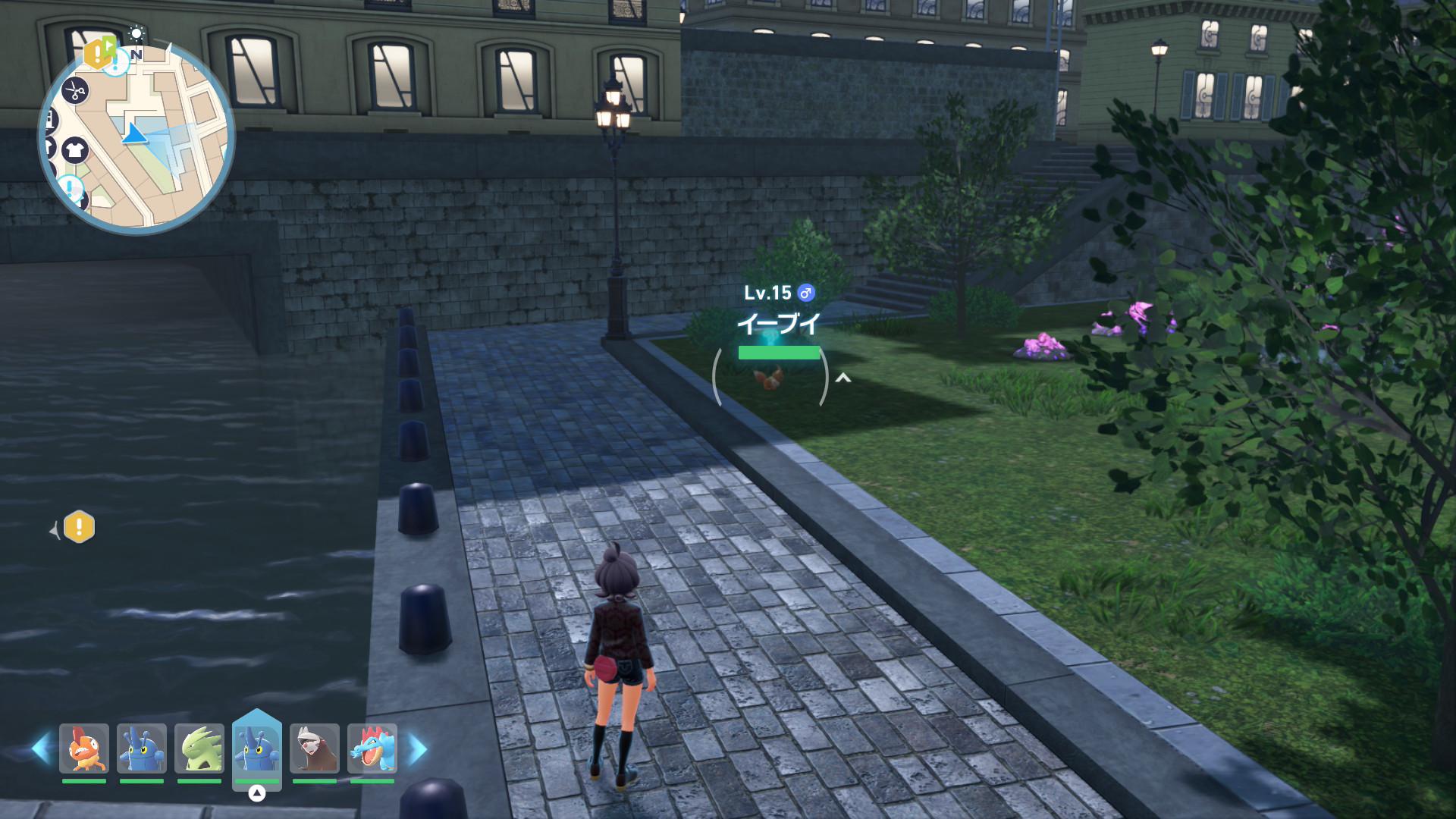Screen dimensions: 1456x819
Task: Choose Larvitar from the party bar
Action: pyautogui.click(x=199, y=748)
